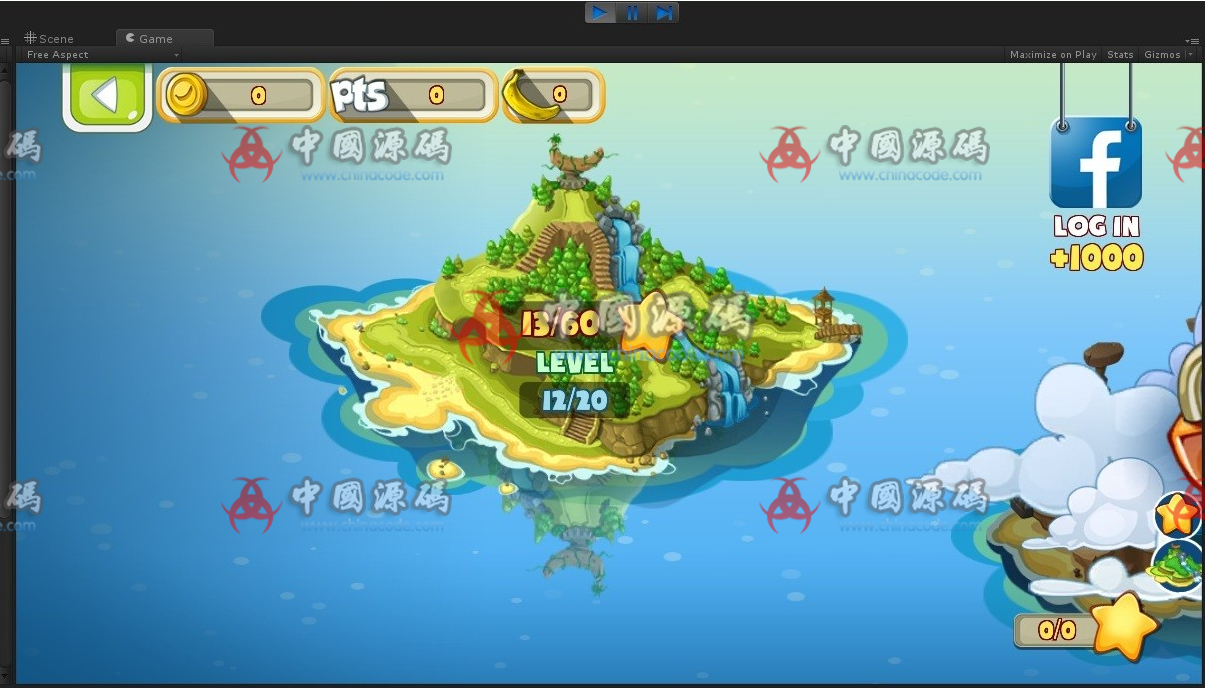Click the Unity editor Pause button
This screenshot has height=688, width=1205.
pyautogui.click(x=633, y=13)
